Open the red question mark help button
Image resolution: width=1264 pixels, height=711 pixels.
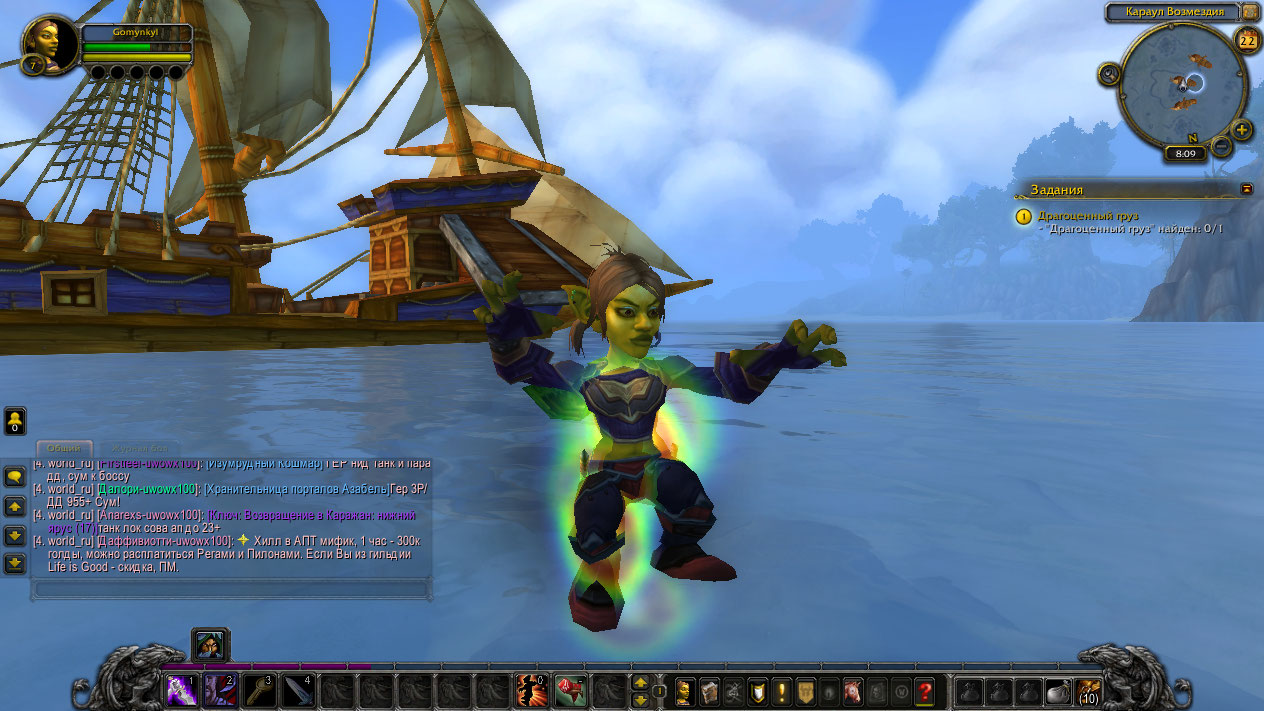[x=924, y=690]
